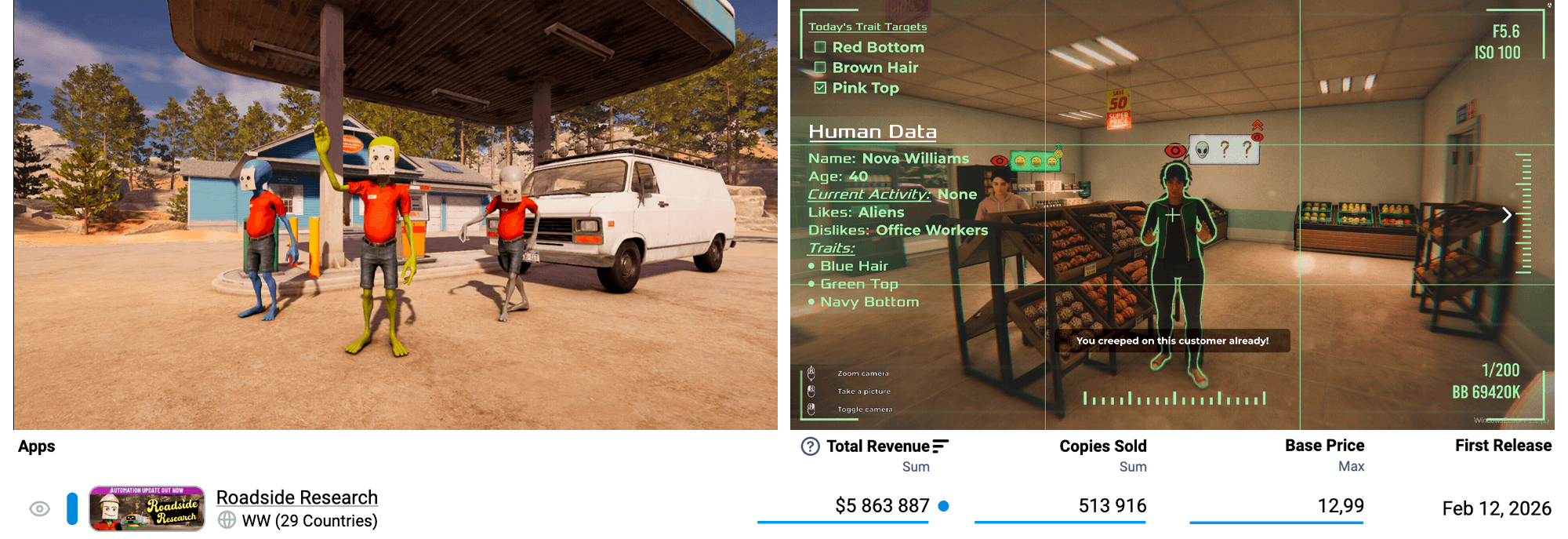
Task: Open the gas station aliens screenshot
Action: [x=395, y=215]
